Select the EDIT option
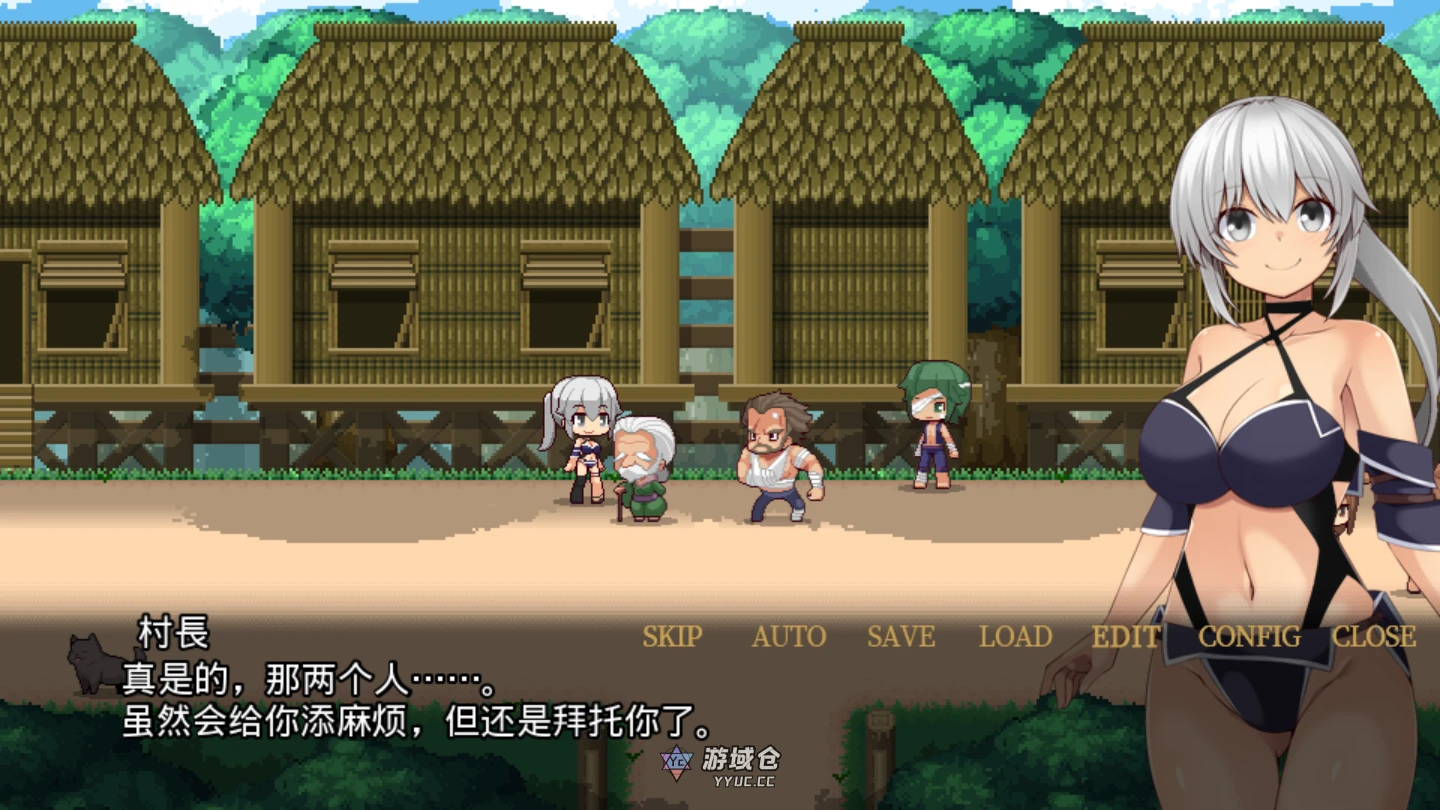The width and height of the screenshot is (1440, 810). (1125, 637)
